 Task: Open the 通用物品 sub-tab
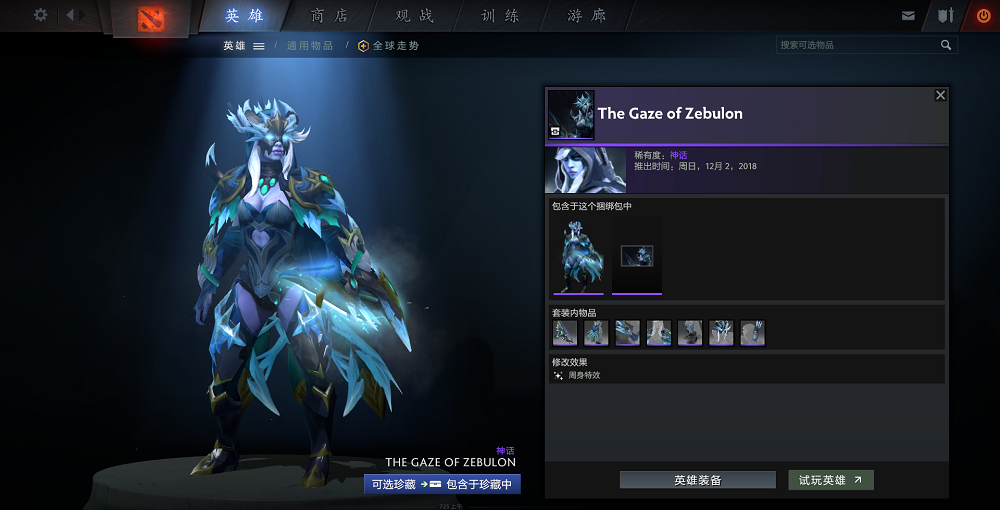(x=310, y=46)
